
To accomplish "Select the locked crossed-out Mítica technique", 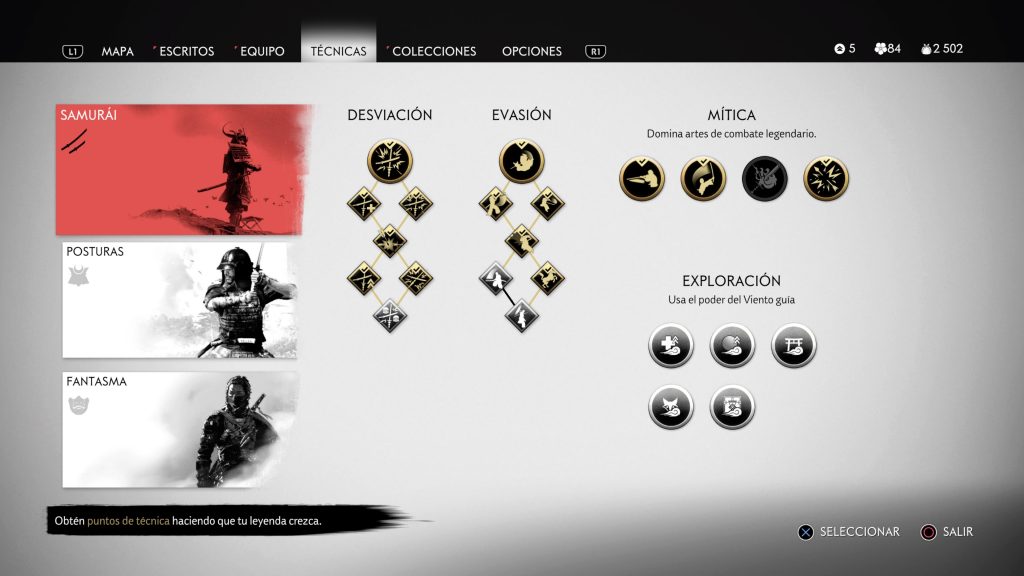I will (765, 178).
